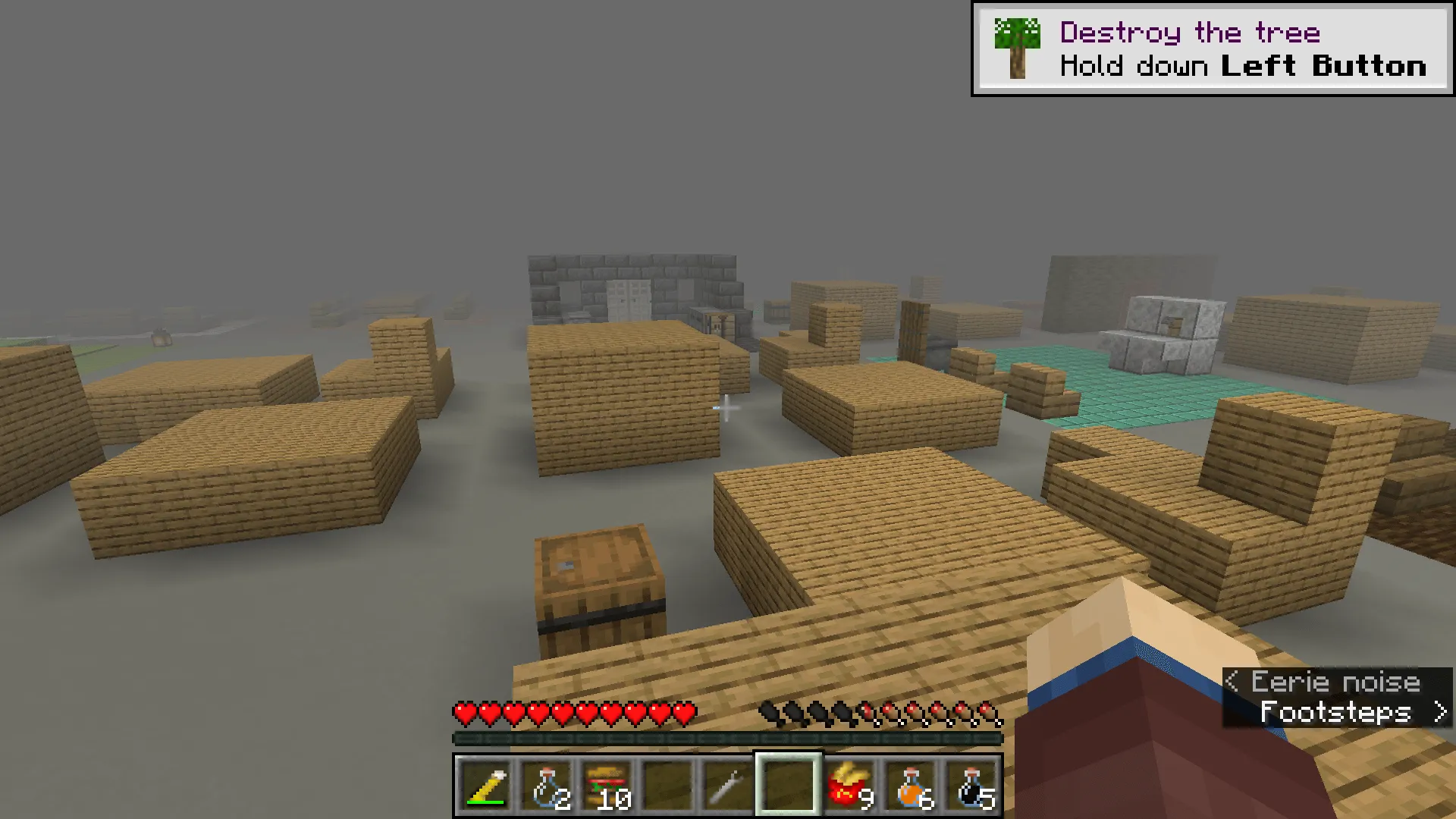Select the splash potion stack of 2
The height and width of the screenshot is (819, 1456).
tap(548, 789)
